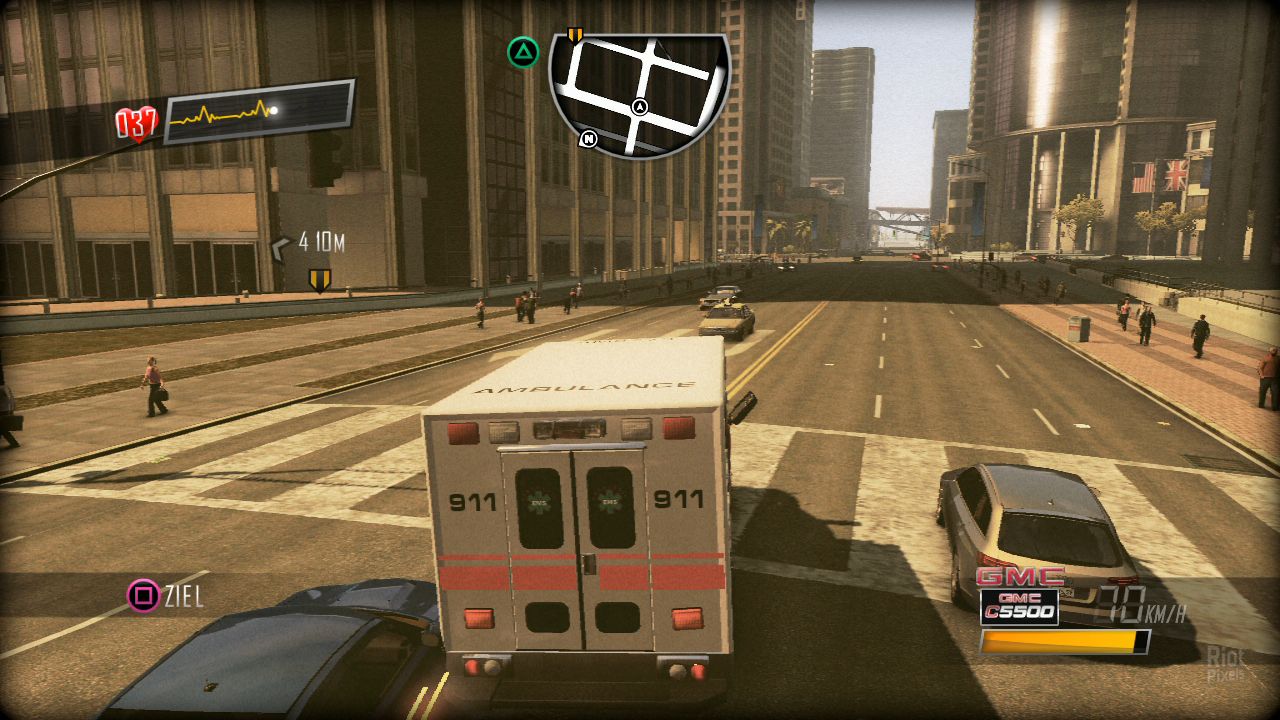Select the GMC C5500 vehicle badge

(1019, 598)
